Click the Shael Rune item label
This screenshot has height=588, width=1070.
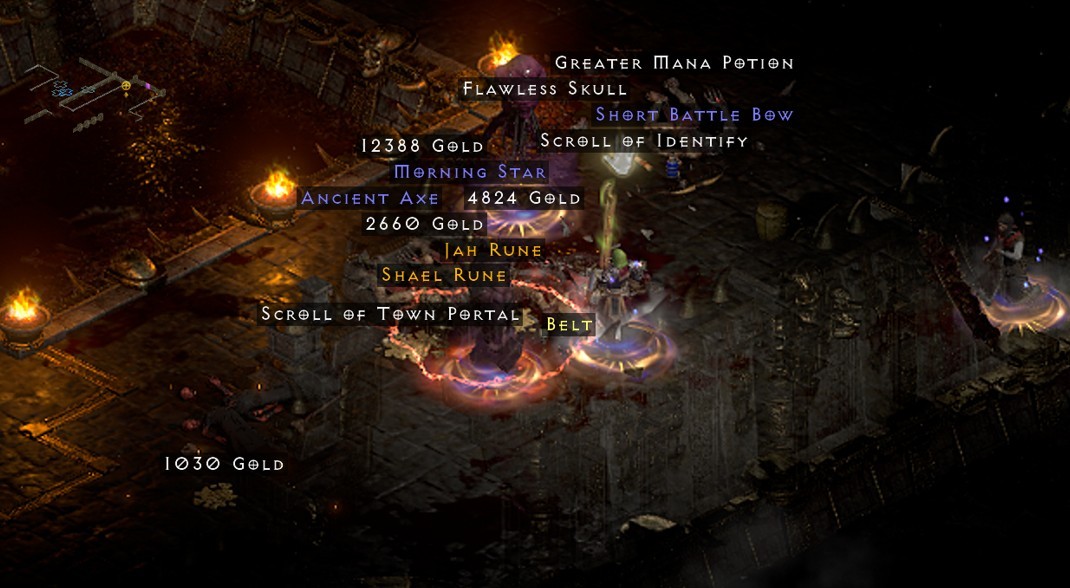pos(445,275)
